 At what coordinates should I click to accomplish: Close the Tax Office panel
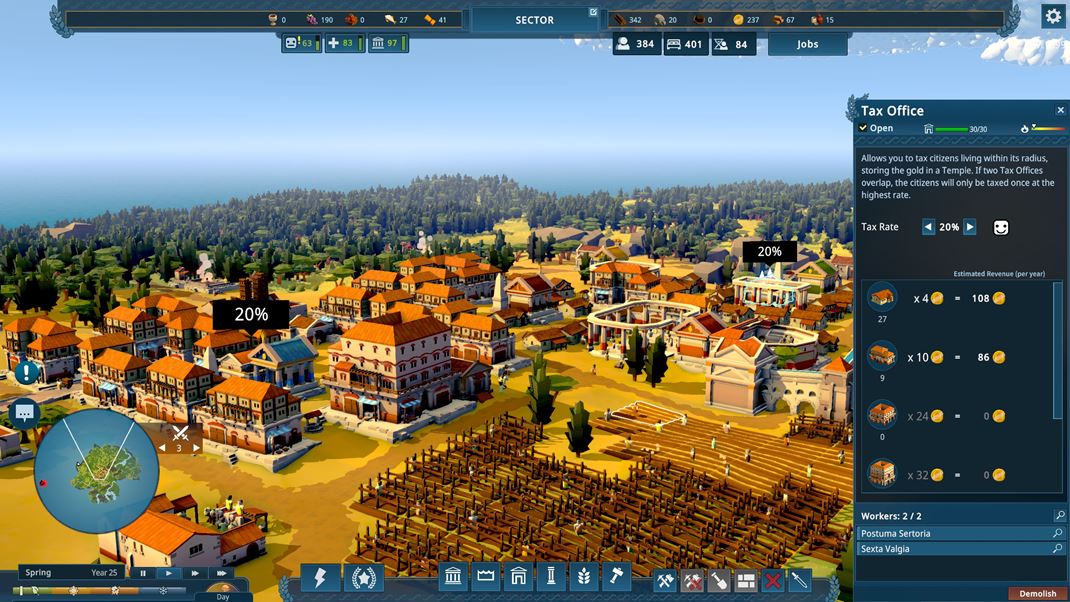coord(1060,111)
